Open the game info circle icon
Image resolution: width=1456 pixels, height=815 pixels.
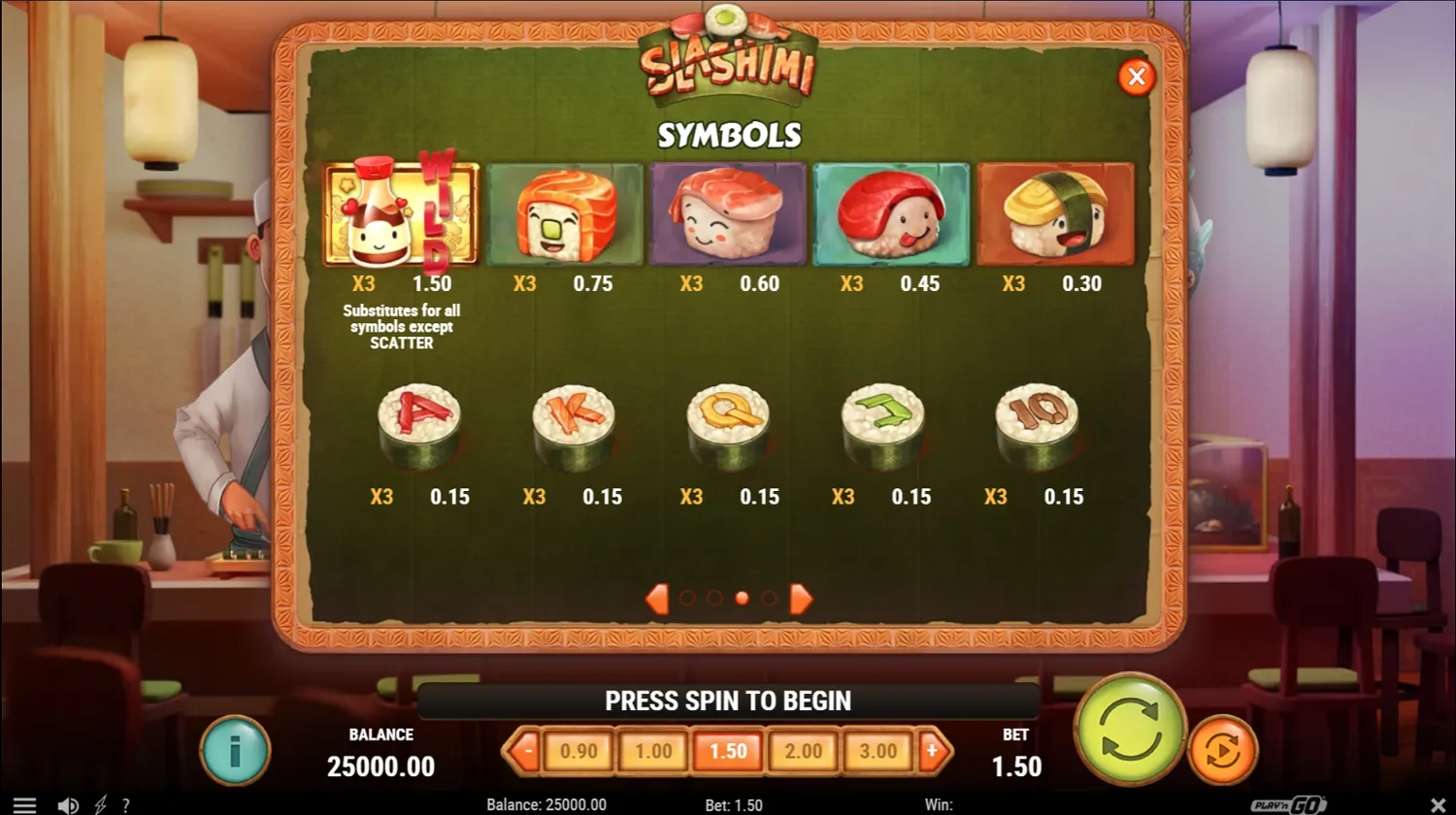[236, 750]
